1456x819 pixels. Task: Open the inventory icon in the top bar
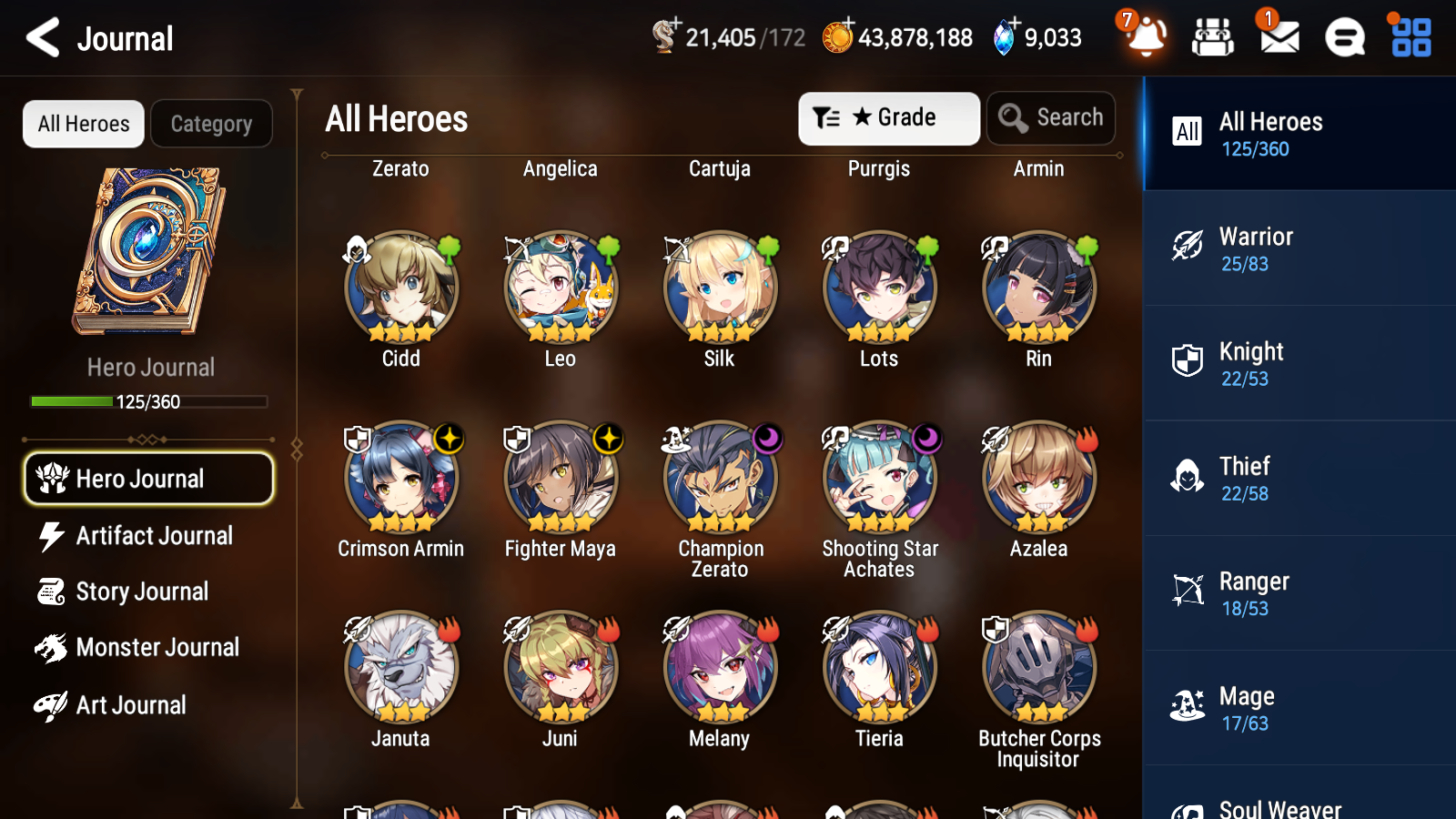[1213, 38]
